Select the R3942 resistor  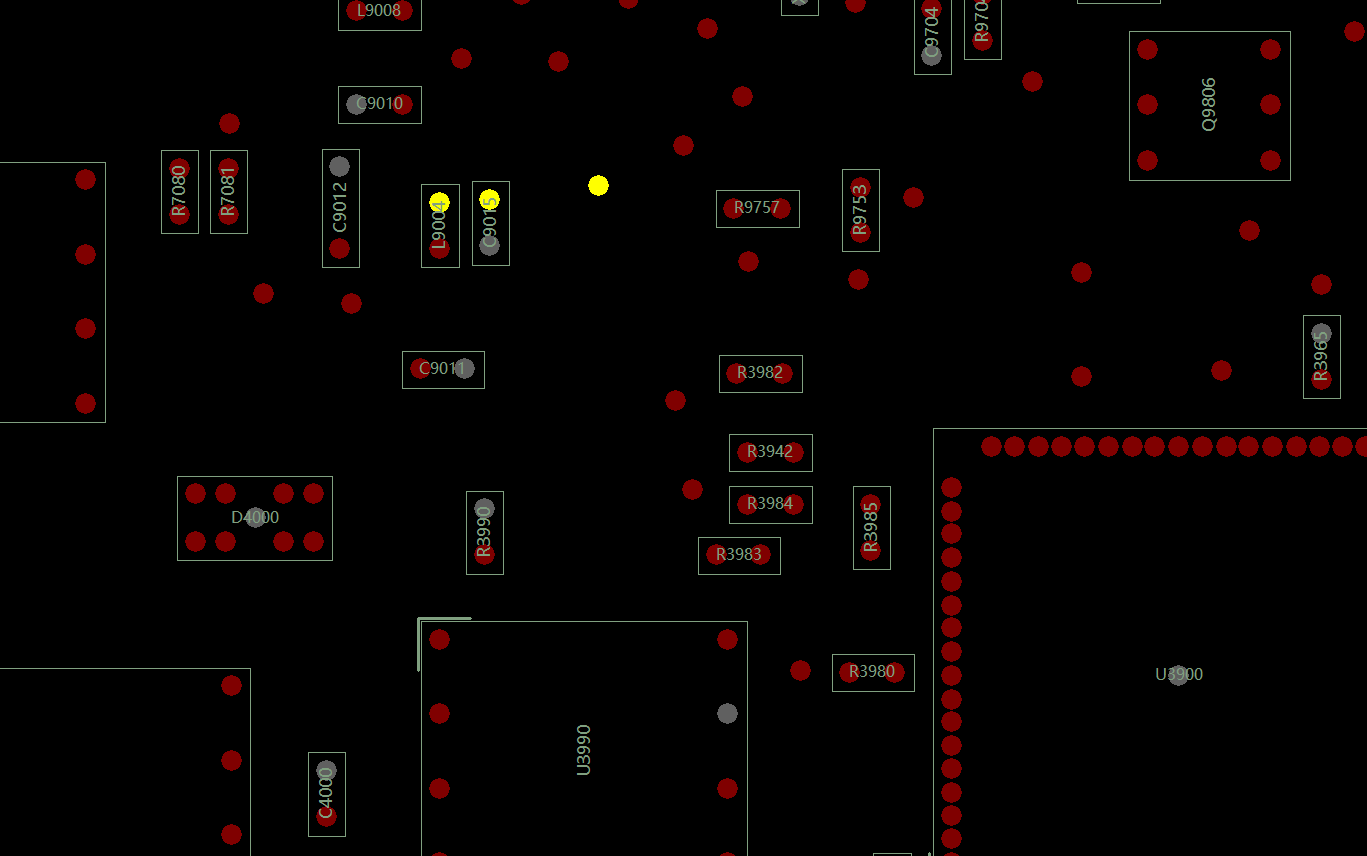click(770, 452)
